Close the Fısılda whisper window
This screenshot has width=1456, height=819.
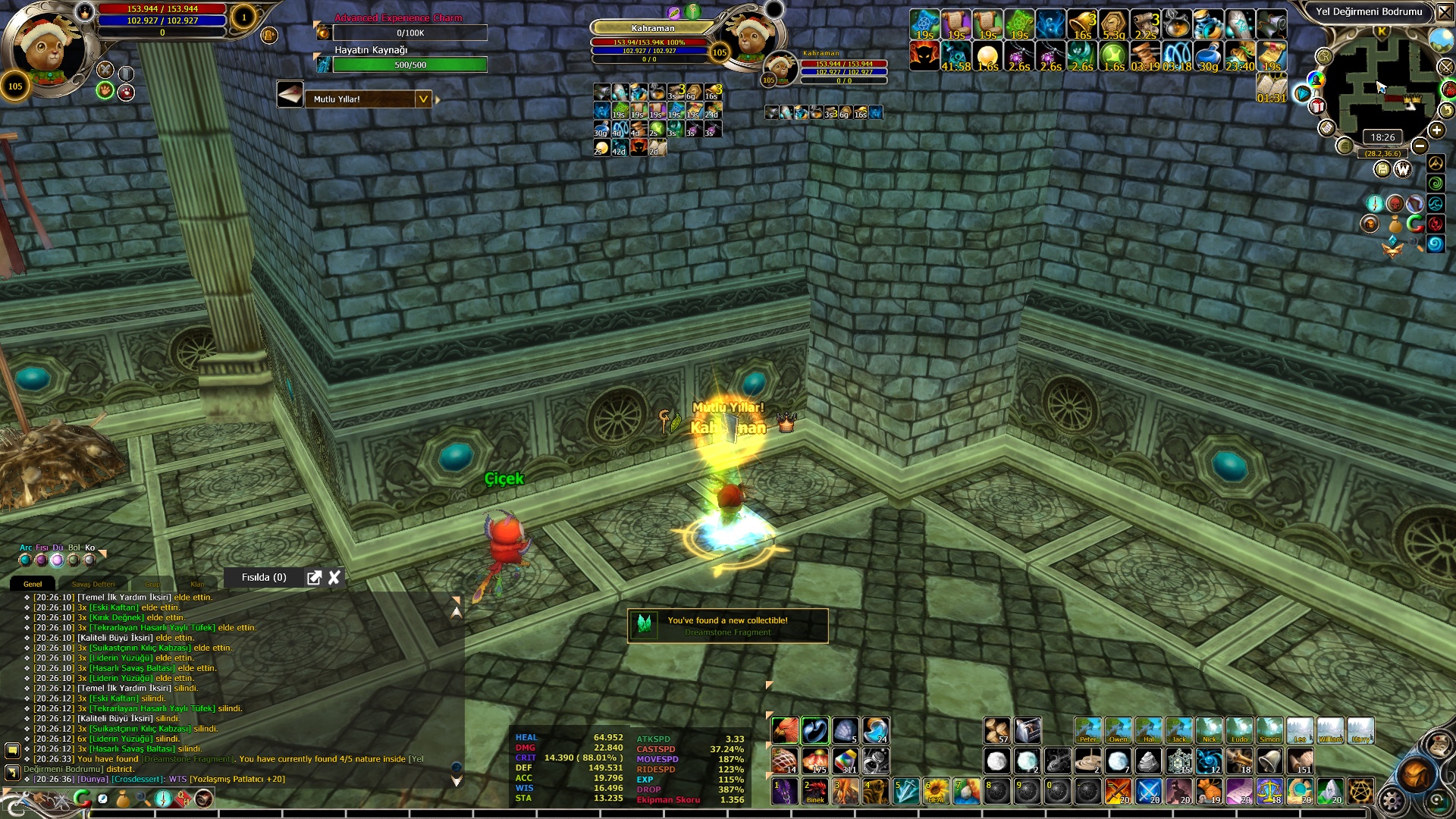click(334, 578)
